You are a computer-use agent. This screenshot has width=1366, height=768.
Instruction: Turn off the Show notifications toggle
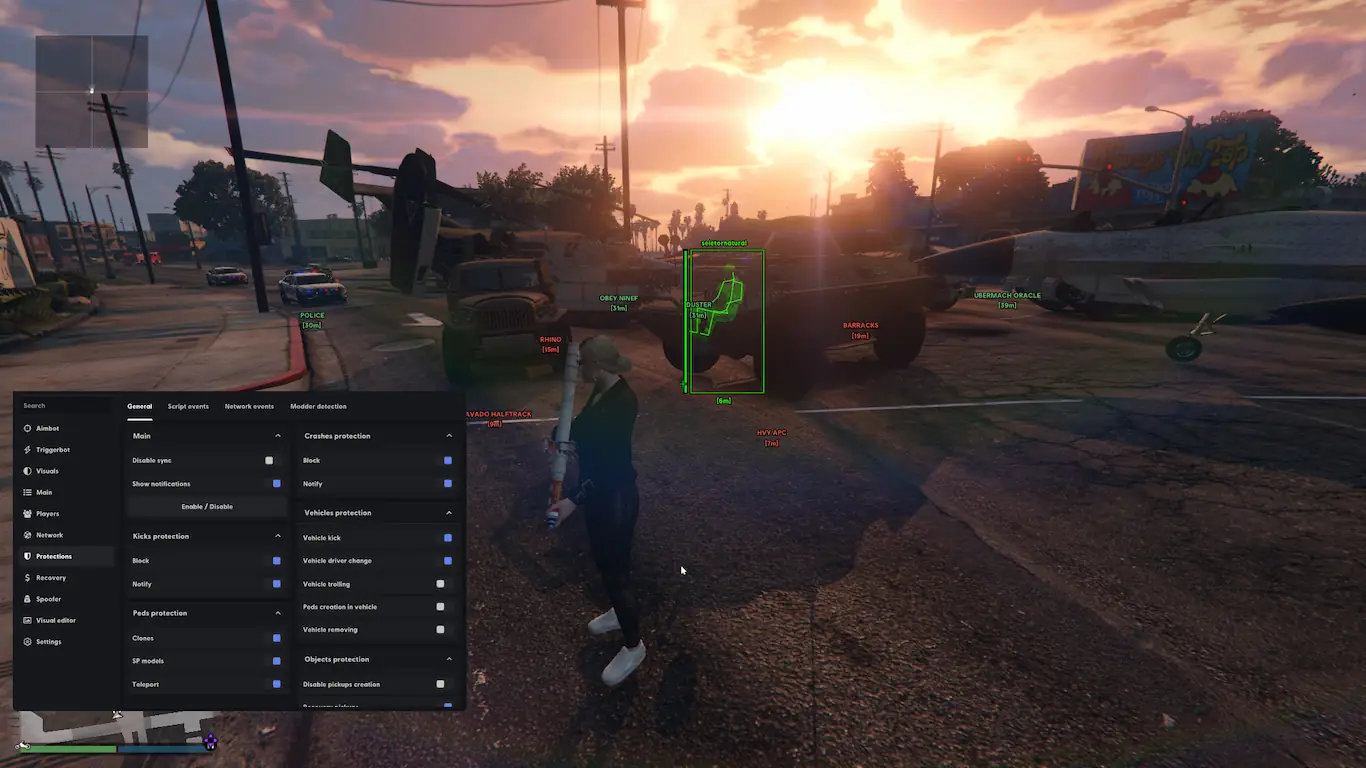(x=276, y=484)
